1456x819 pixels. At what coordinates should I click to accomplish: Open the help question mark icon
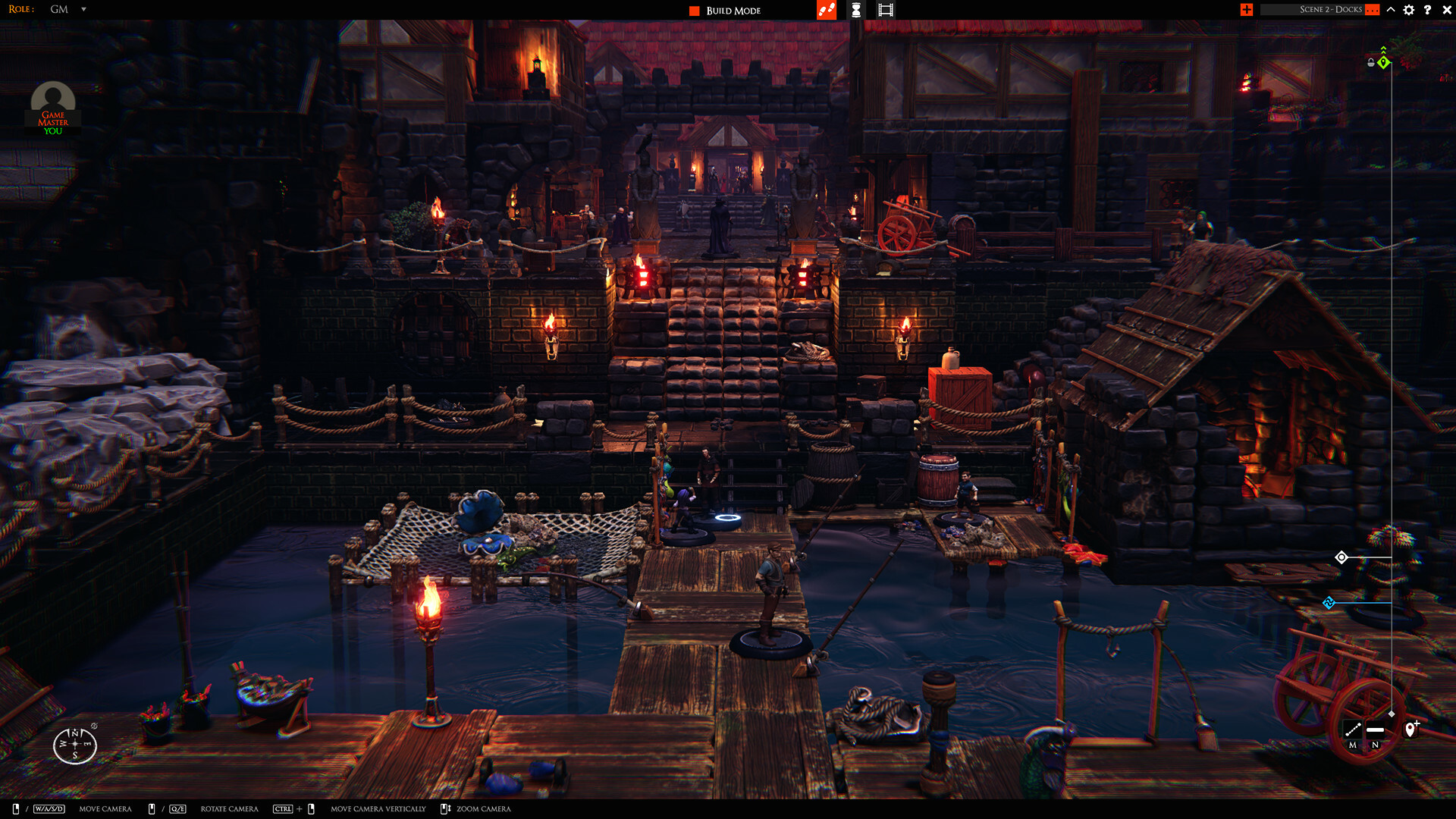[1428, 10]
